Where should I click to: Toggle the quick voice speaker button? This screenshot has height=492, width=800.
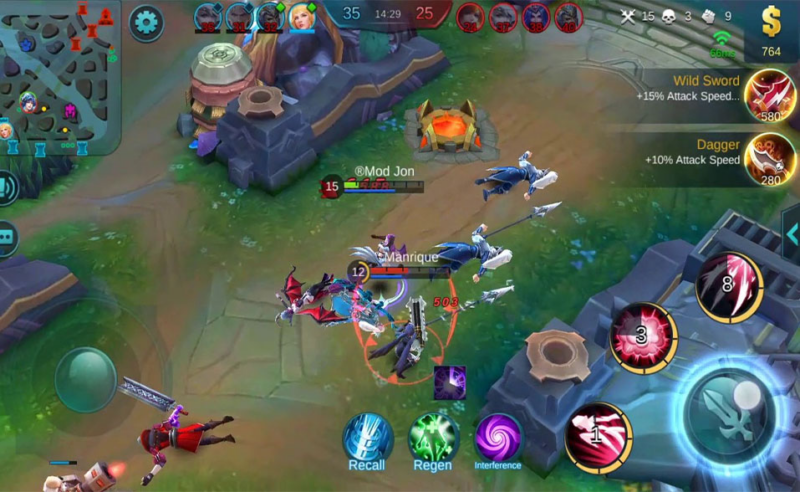coord(6,187)
